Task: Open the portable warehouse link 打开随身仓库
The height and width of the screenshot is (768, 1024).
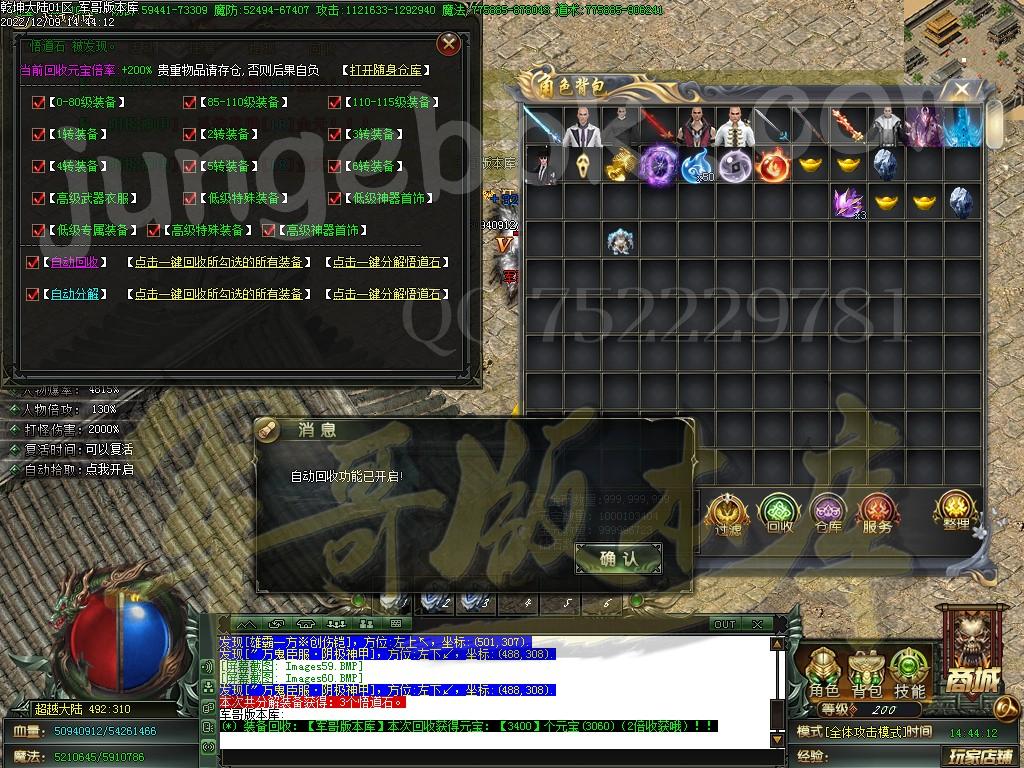Action: (386, 70)
